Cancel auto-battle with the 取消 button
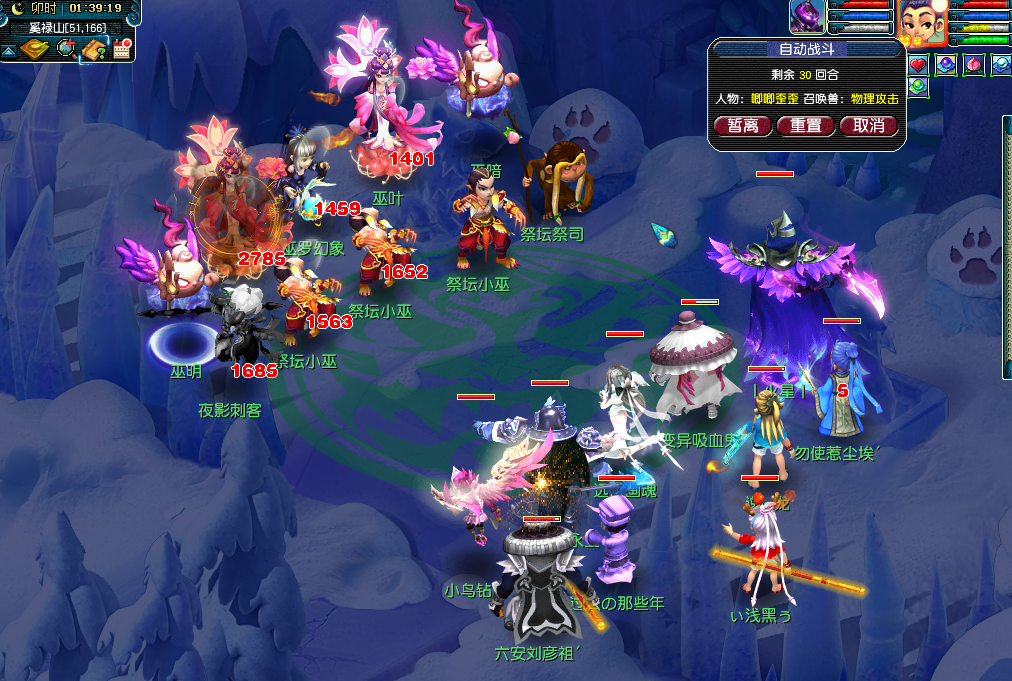The image size is (1012, 681). [869, 126]
